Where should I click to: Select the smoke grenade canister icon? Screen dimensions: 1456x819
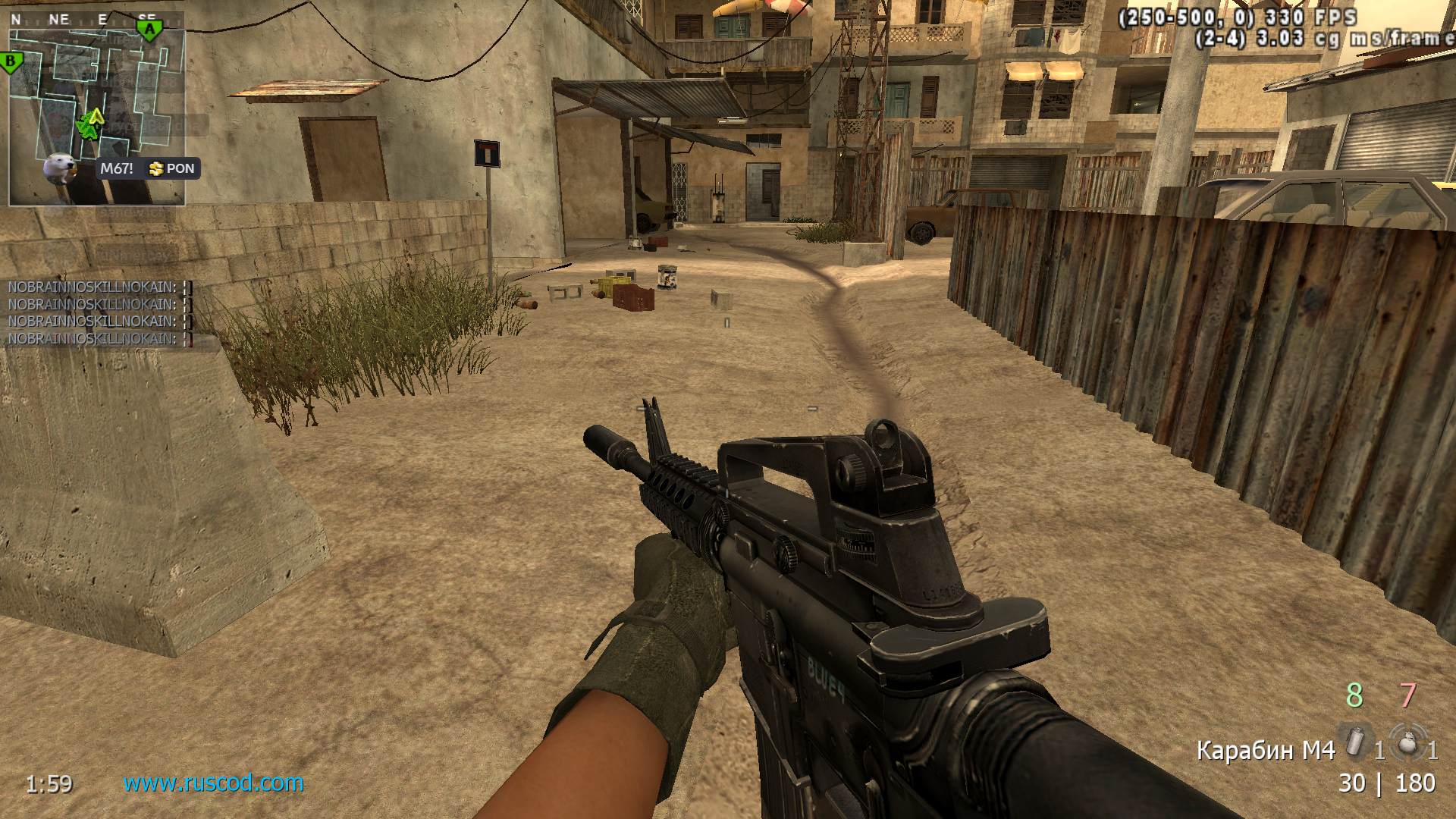(1354, 739)
